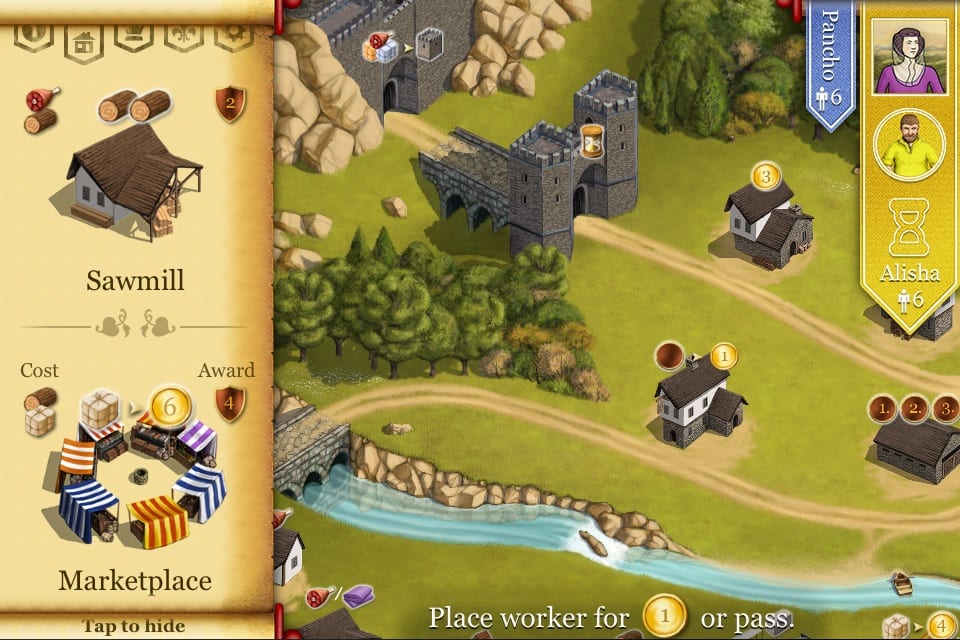Switch to the crown tab
Viewport: 960px width, 640px height.
pyautogui.click(x=133, y=38)
